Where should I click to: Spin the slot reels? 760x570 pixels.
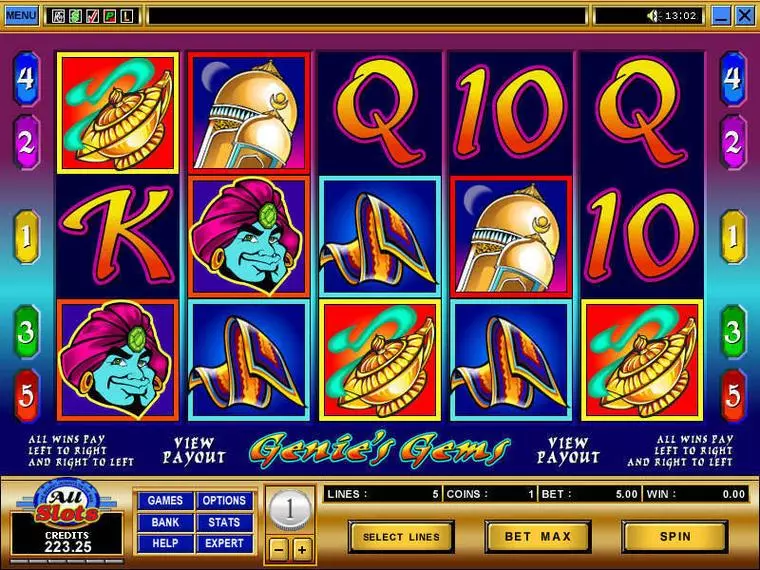tap(674, 537)
